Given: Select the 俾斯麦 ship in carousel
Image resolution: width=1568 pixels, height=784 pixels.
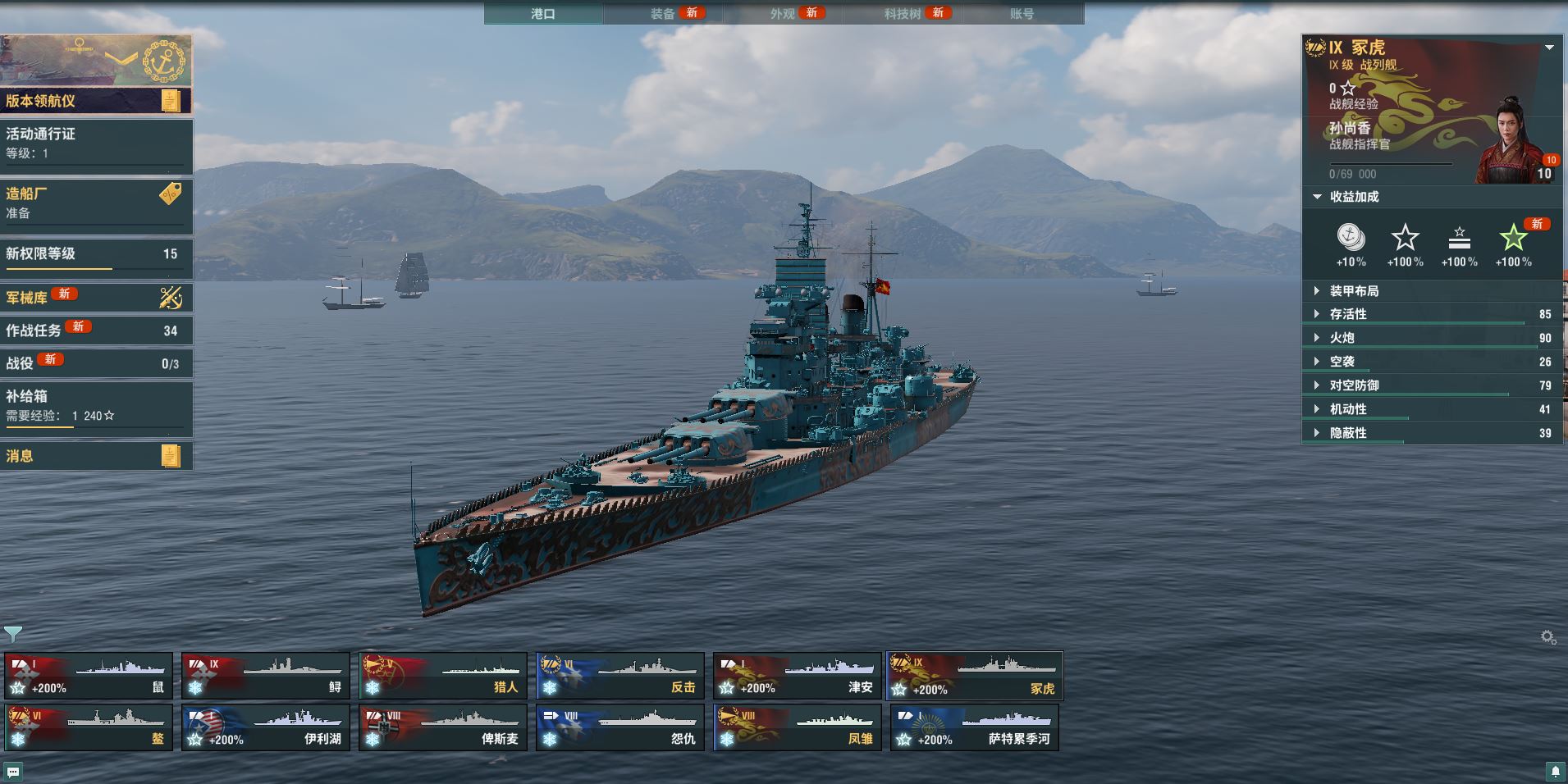Looking at the screenshot, I should pyautogui.click(x=443, y=727).
